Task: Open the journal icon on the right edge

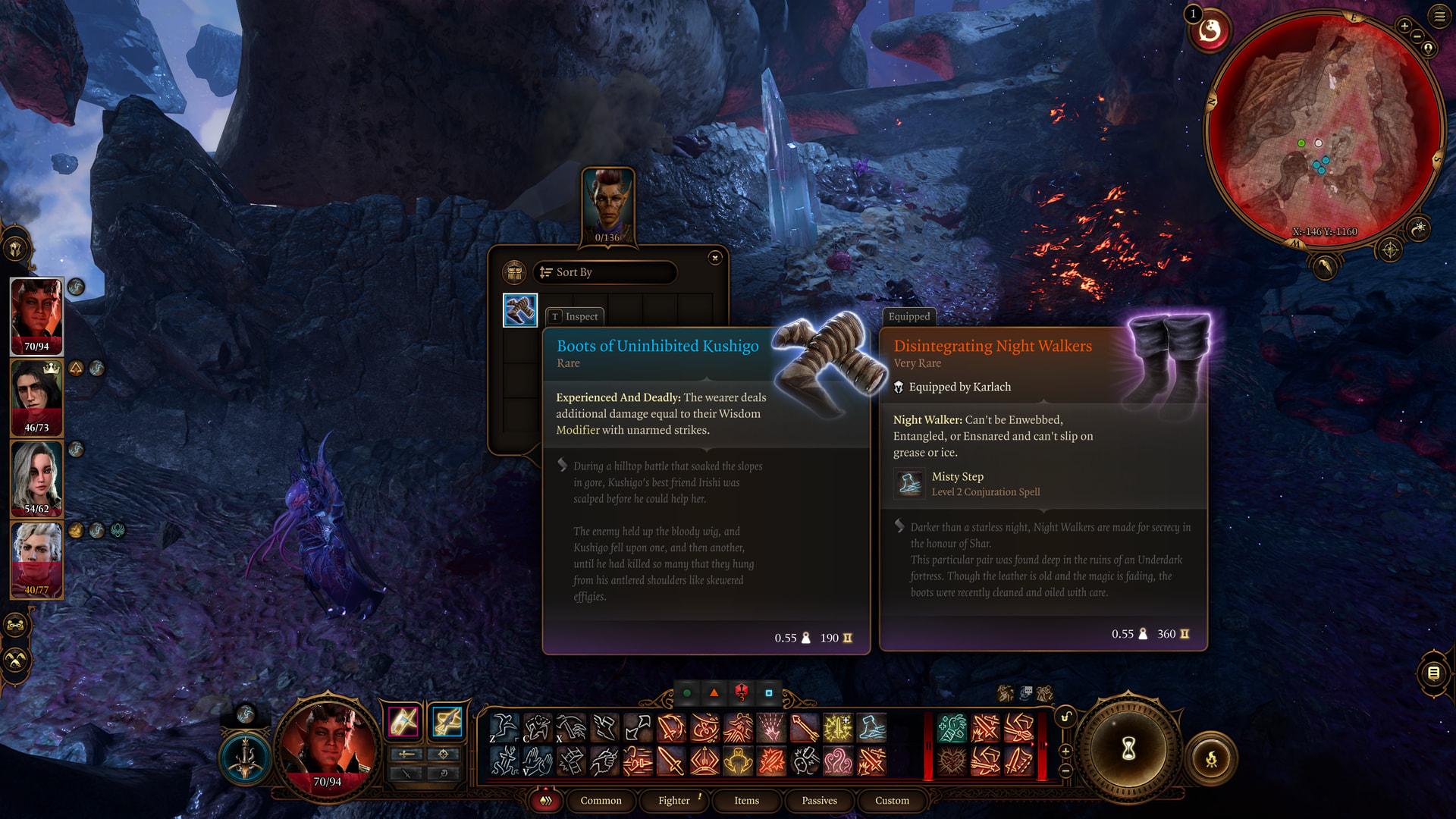Action: coord(1433,673)
